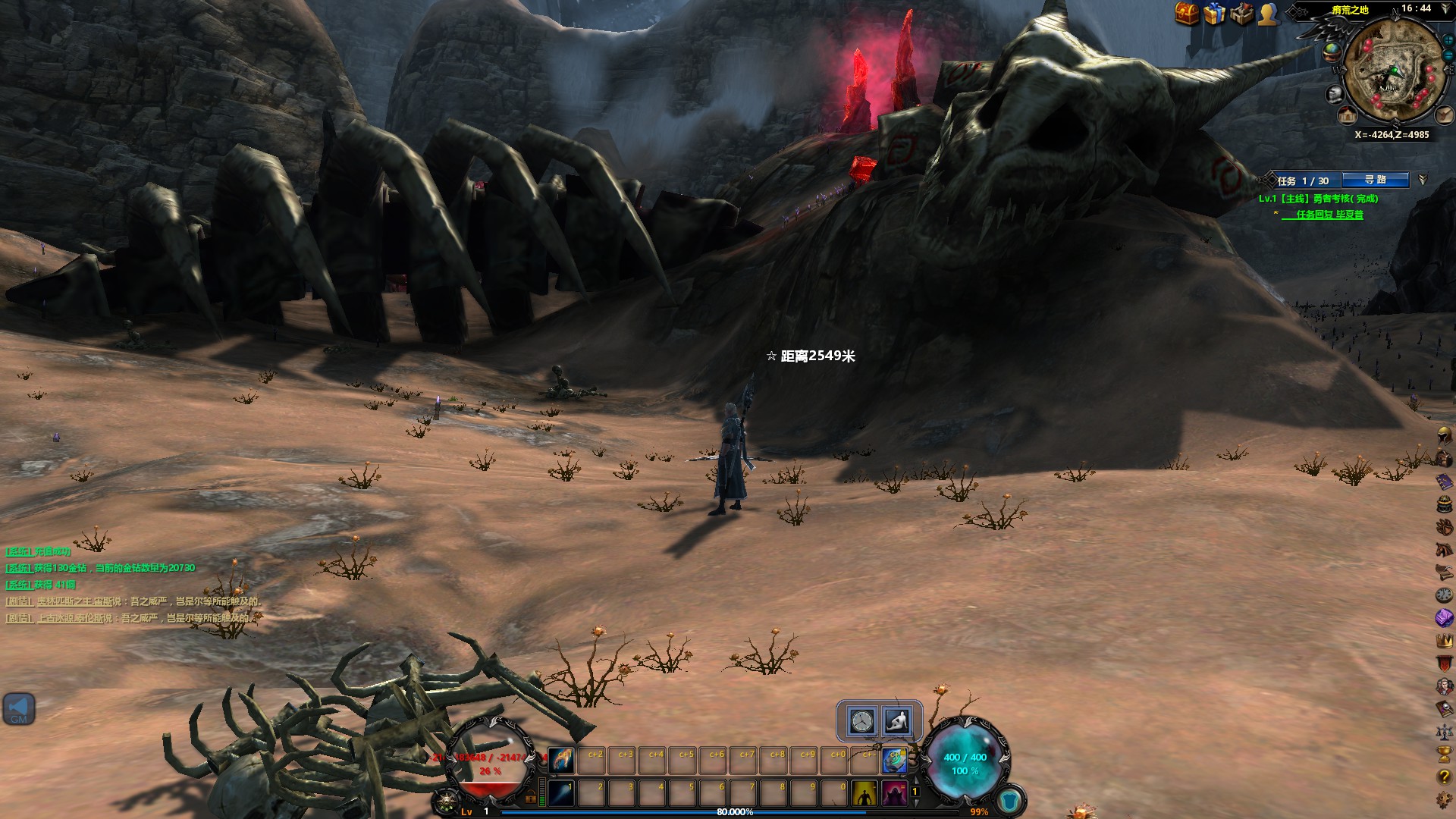Click the clock icon above the hotbar
The width and height of the screenshot is (1456, 819).
(862, 720)
